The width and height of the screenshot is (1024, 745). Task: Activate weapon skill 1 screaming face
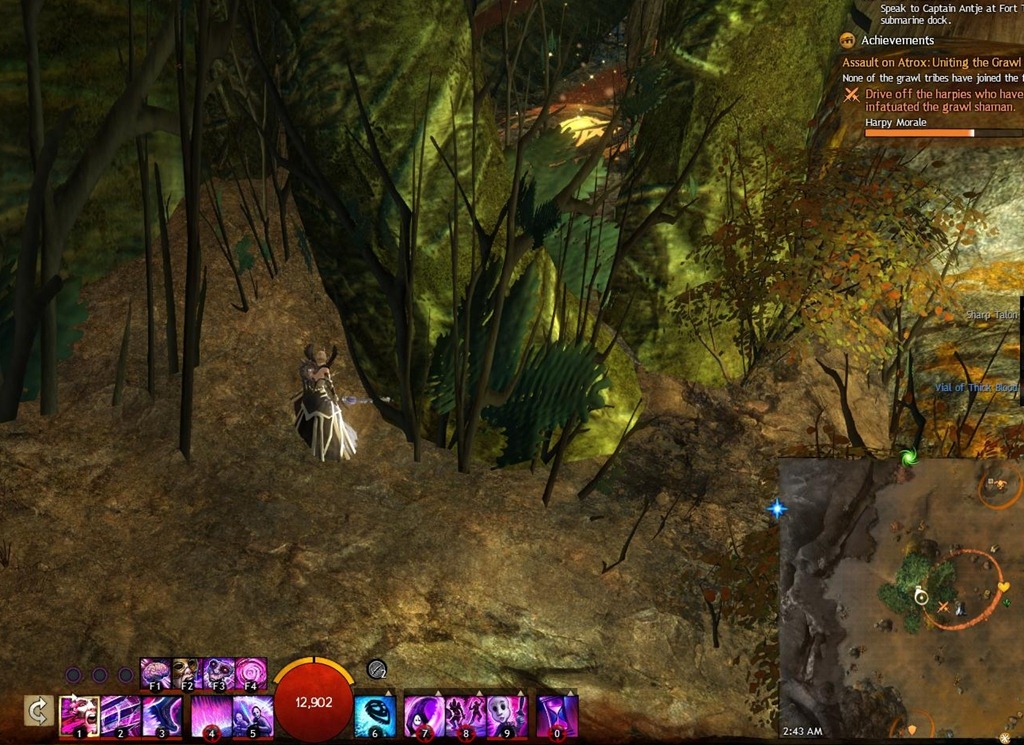79,716
